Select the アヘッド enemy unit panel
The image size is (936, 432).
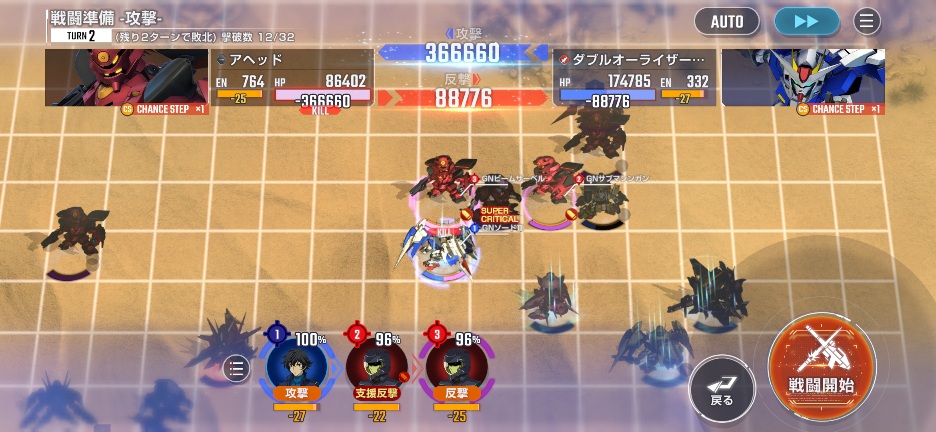[x=290, y=78]
